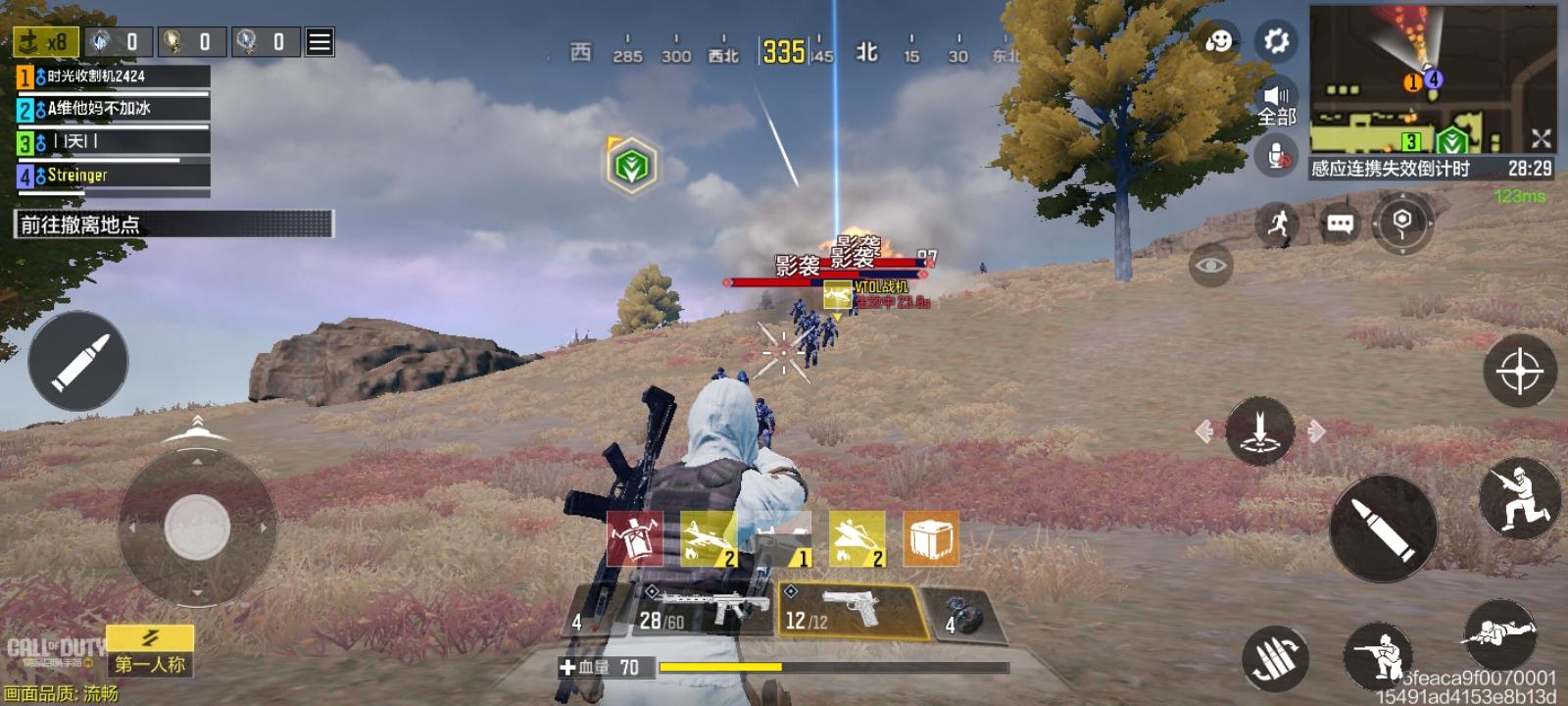Open the game settings gear

[1276, 42]
